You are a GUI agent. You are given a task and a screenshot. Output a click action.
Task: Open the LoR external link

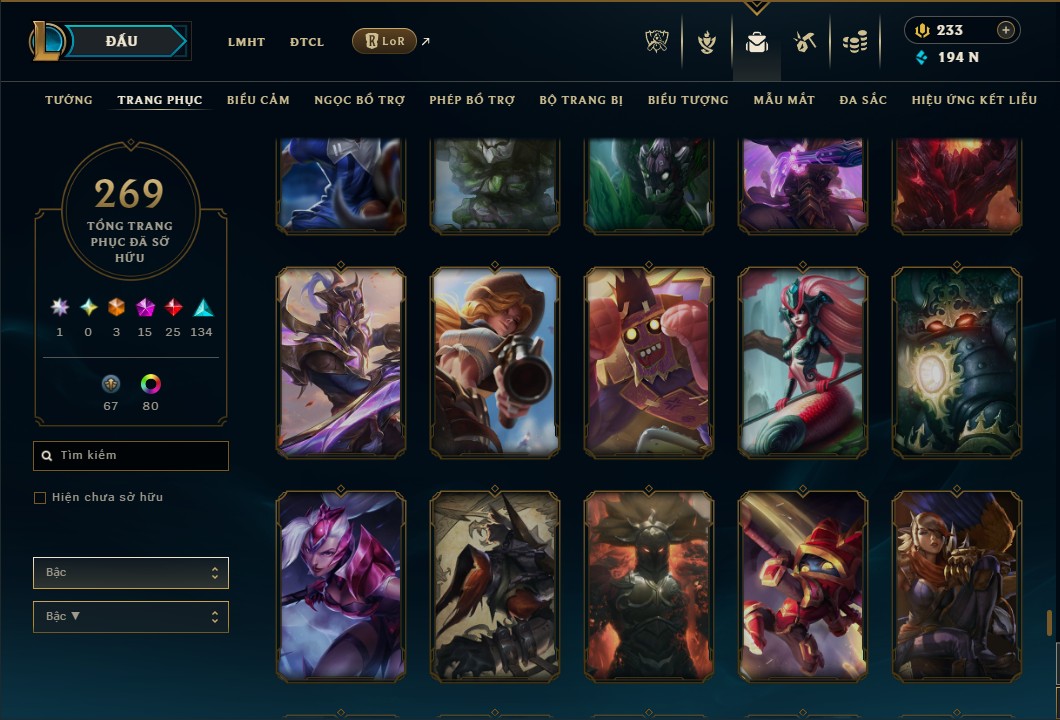[385, 41]
